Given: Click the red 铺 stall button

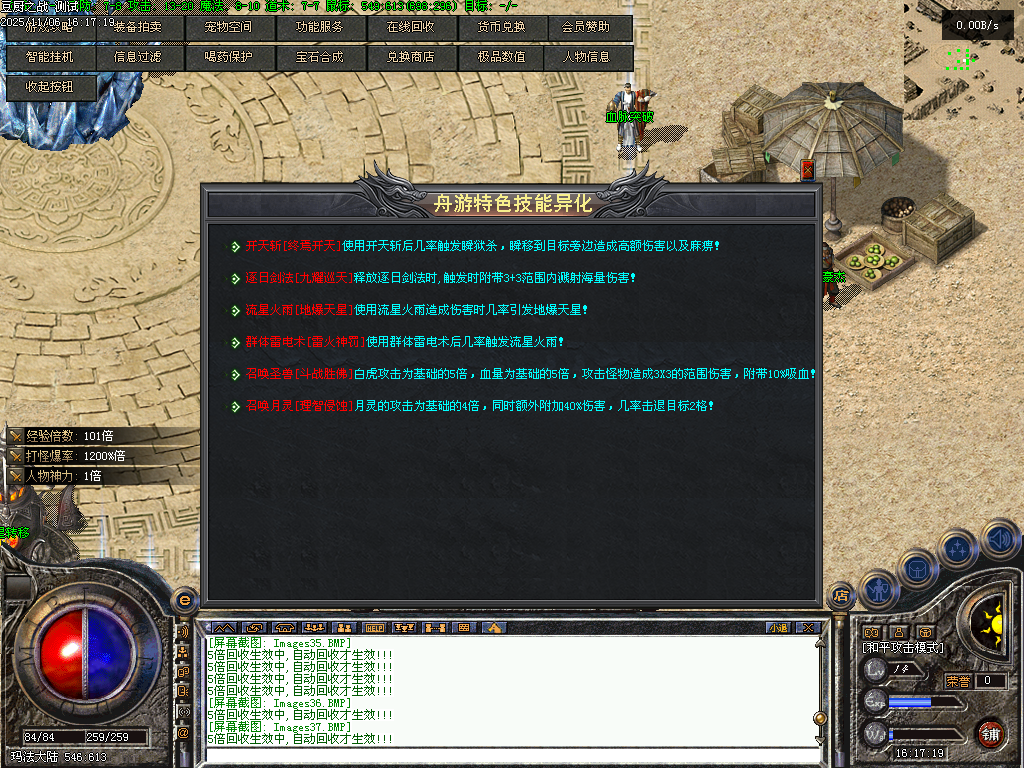Looking at the screenshot, I should coord(990,733).
